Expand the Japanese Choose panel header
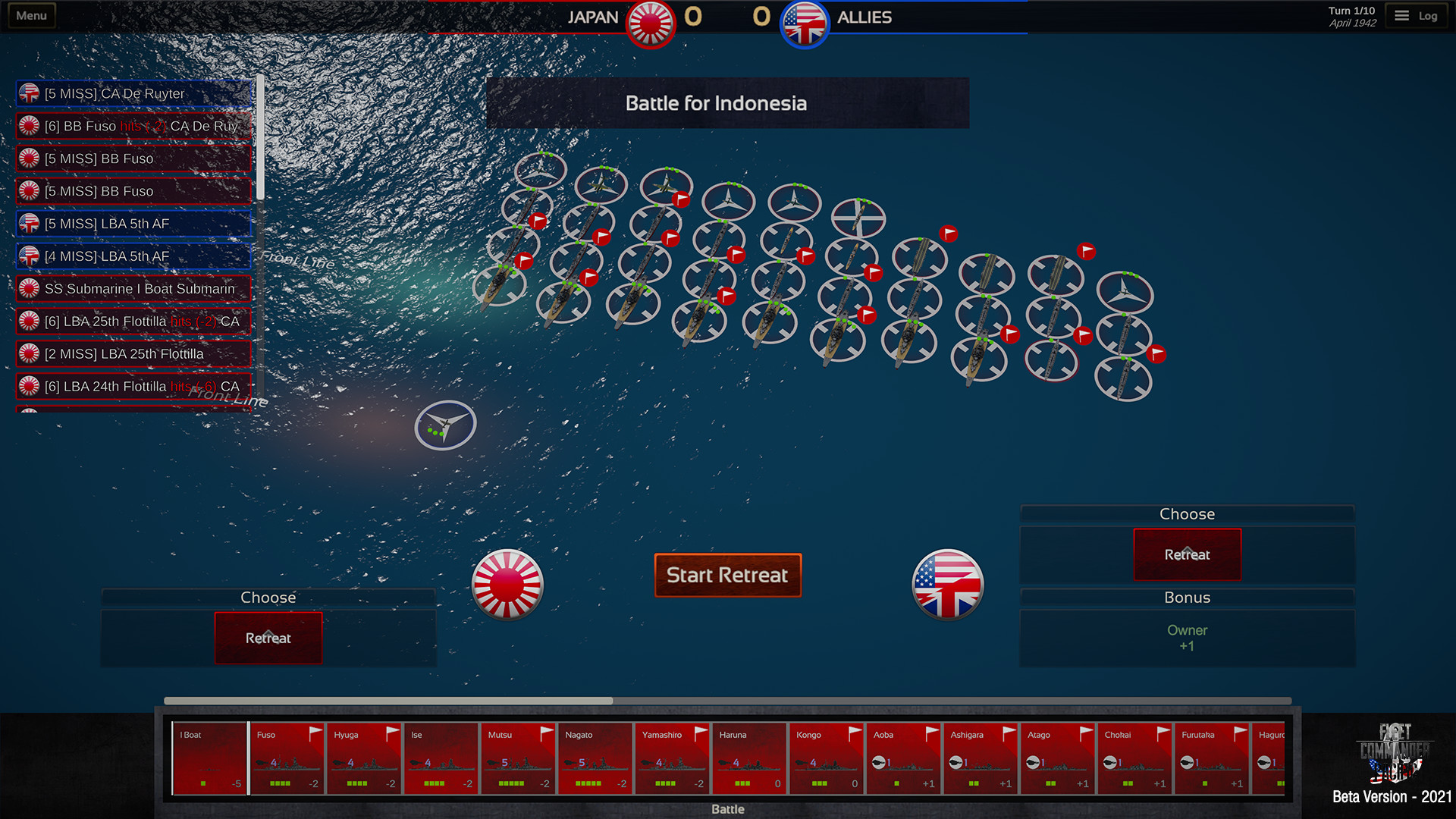 [x=268, y=598]
